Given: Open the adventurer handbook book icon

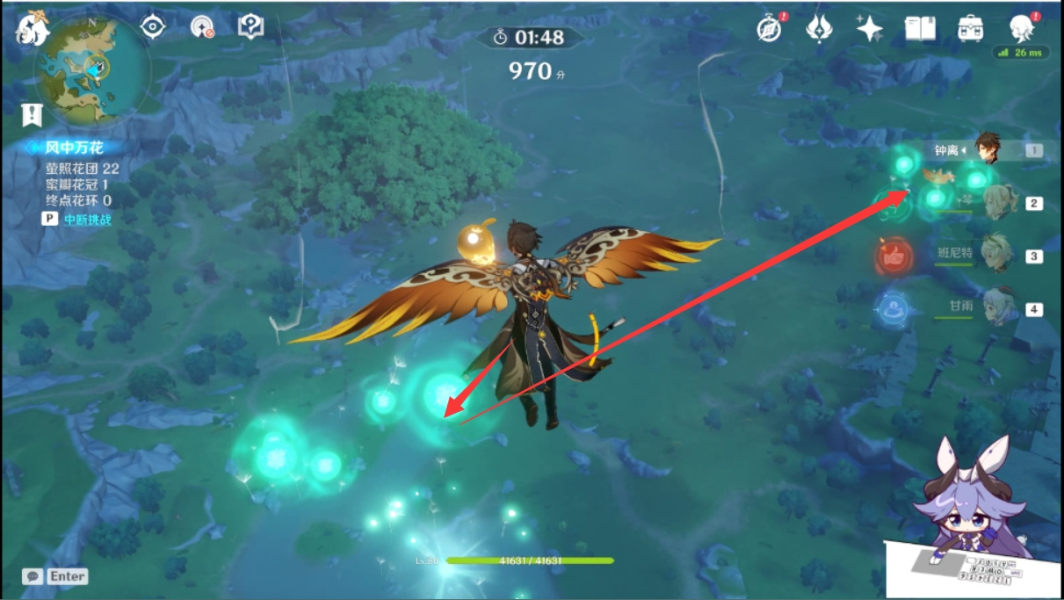Looking at the screenshot, I should tap(920, 29).
